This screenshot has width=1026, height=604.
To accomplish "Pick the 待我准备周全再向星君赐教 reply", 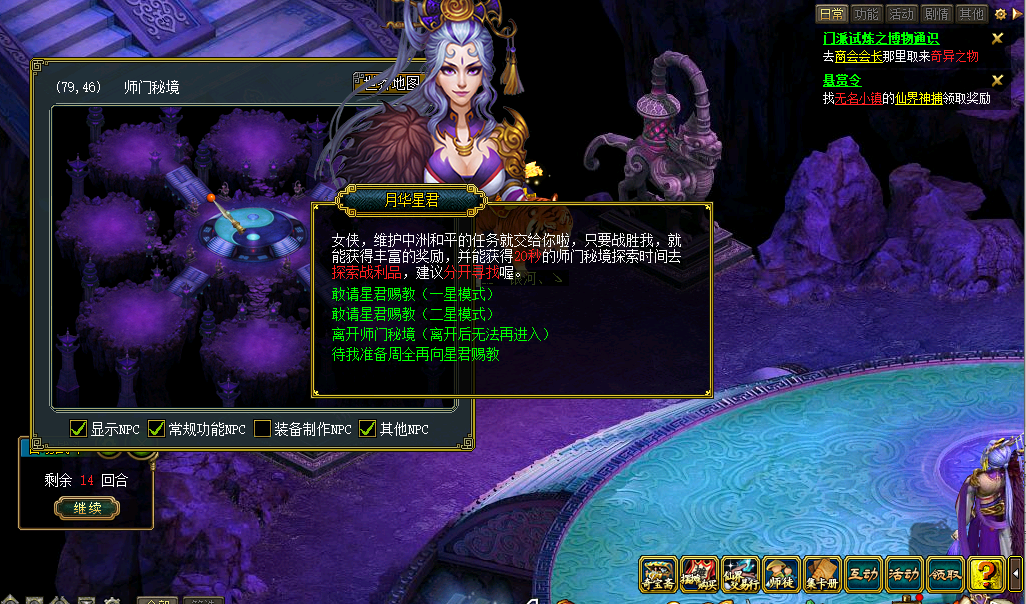I will 415,354.
